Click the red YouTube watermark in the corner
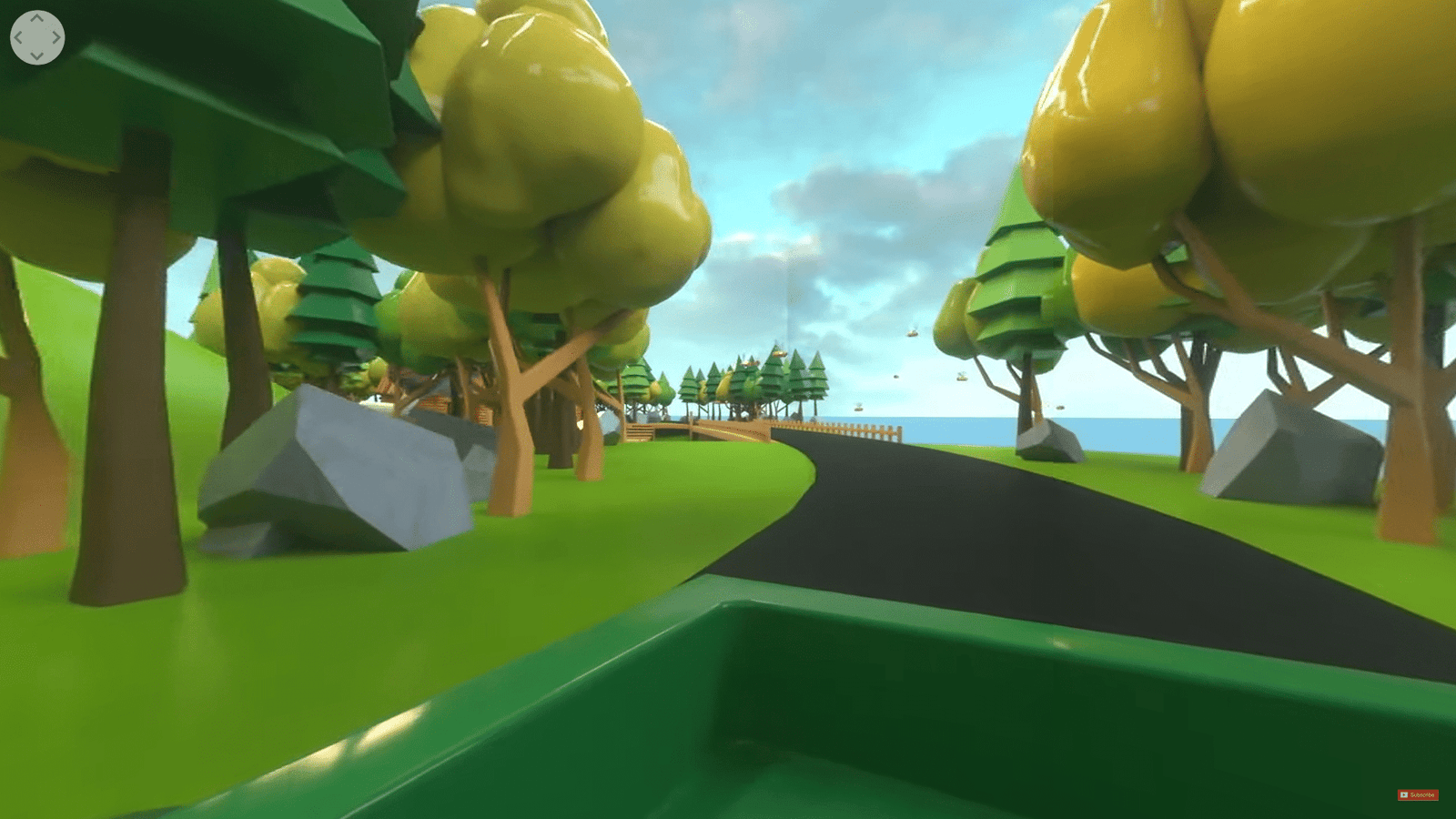The width and height of the screenshot is (1456, 819). pos(1420,795)
